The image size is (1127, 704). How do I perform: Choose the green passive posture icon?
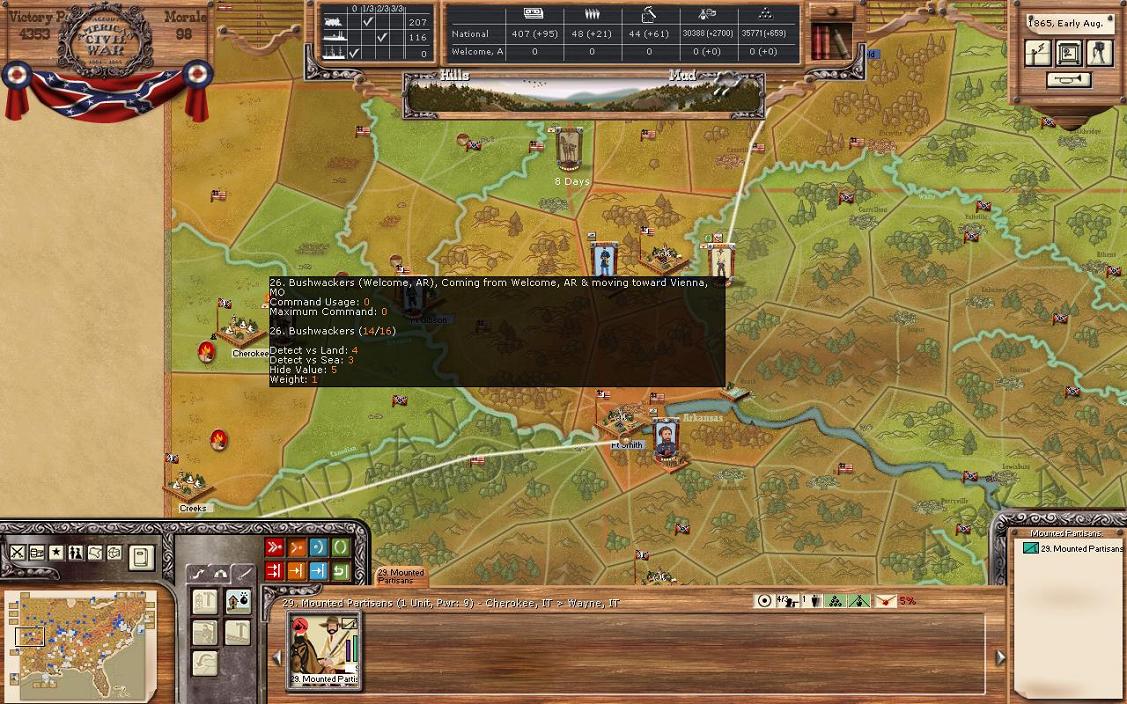click(340, 547)
